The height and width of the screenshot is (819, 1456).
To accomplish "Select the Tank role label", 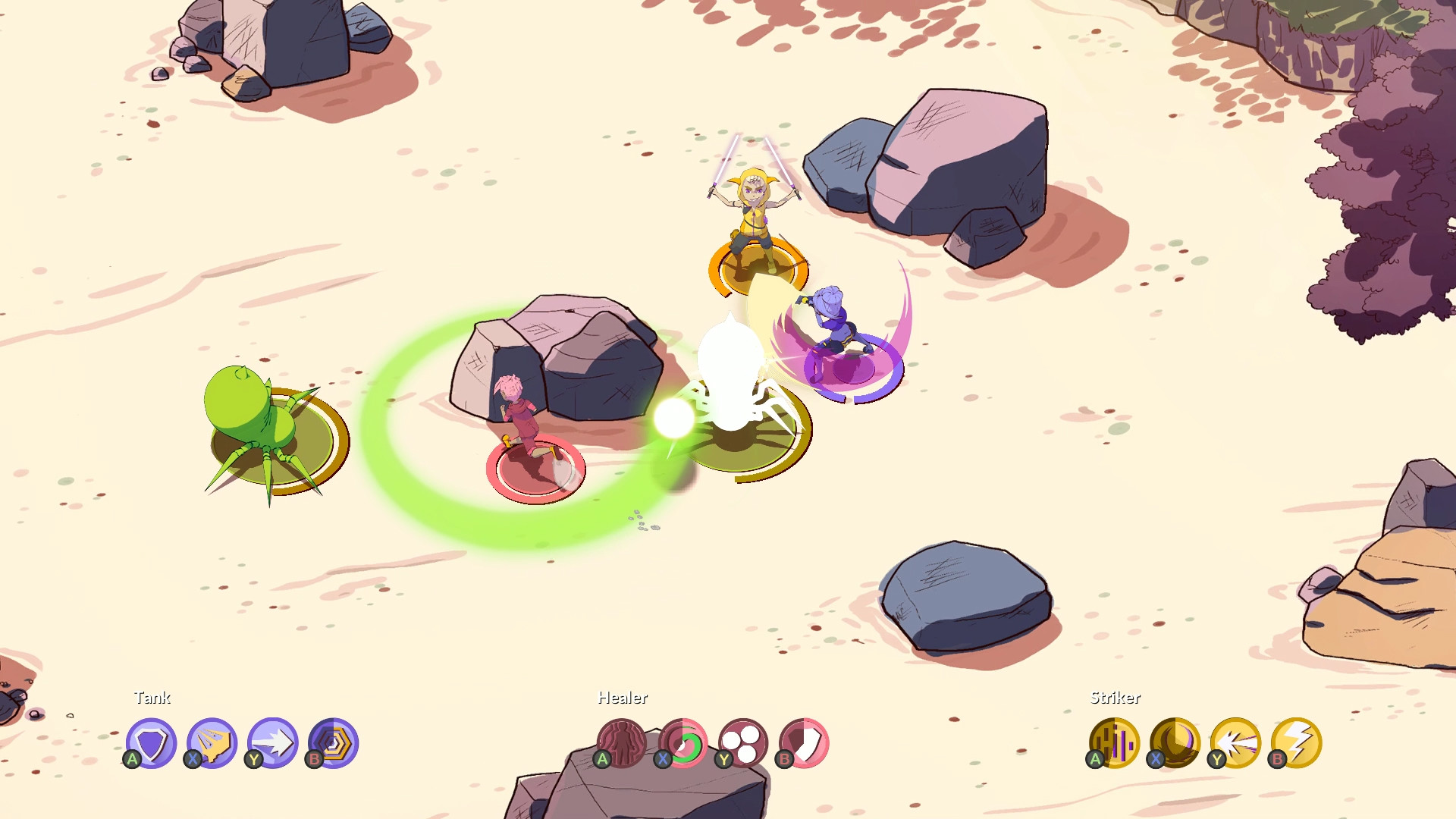I will [x=153, y=698].
